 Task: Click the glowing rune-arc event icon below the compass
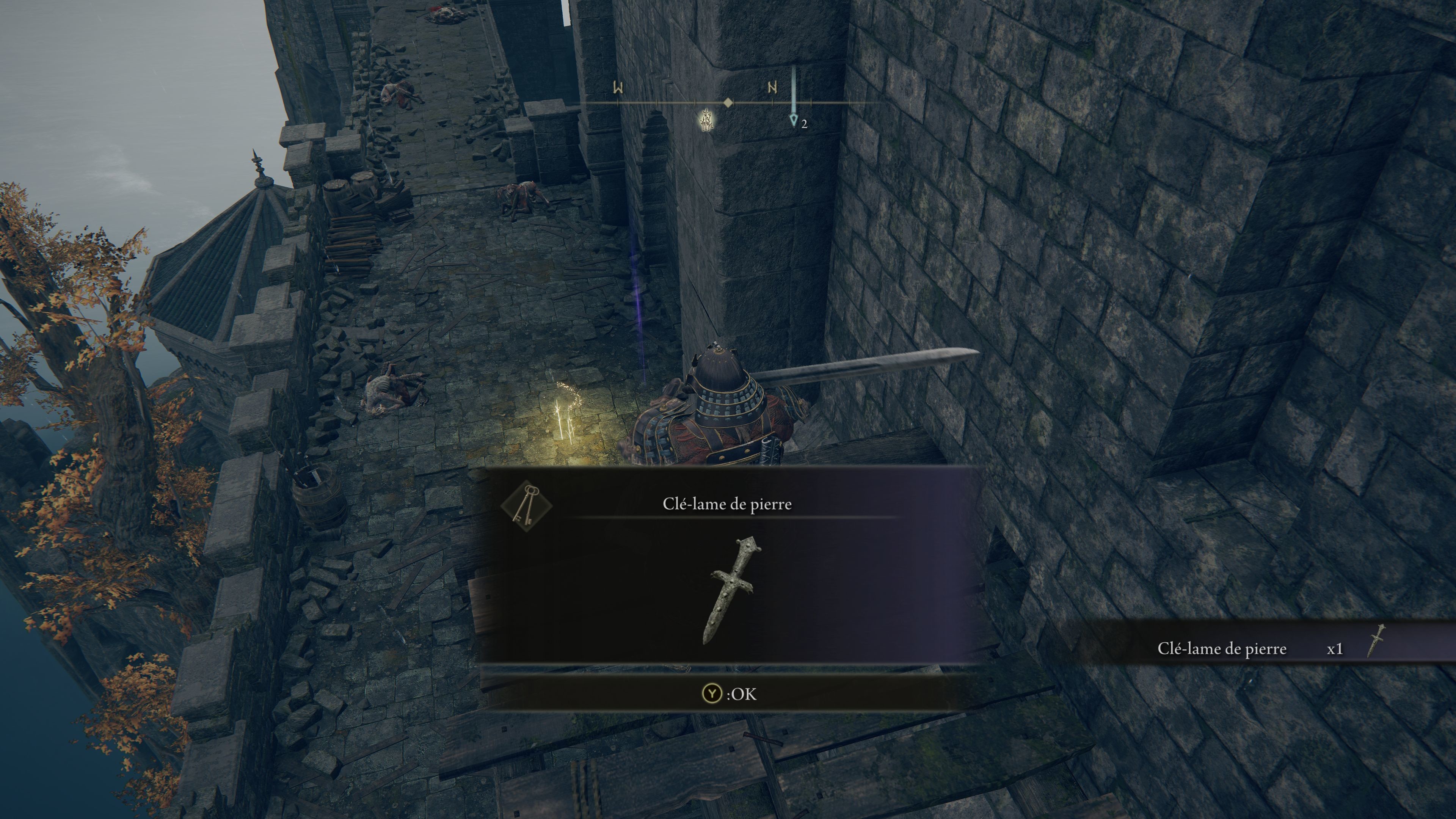706,119
